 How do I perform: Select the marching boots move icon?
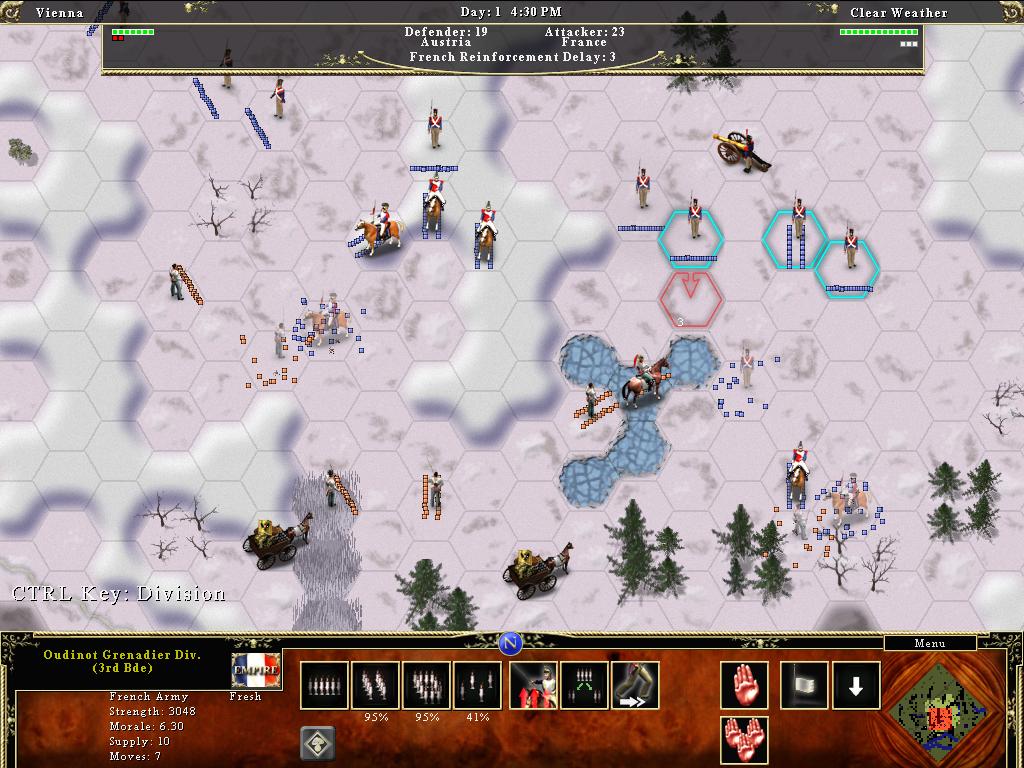pyautogui.click(x=635, y=685)
